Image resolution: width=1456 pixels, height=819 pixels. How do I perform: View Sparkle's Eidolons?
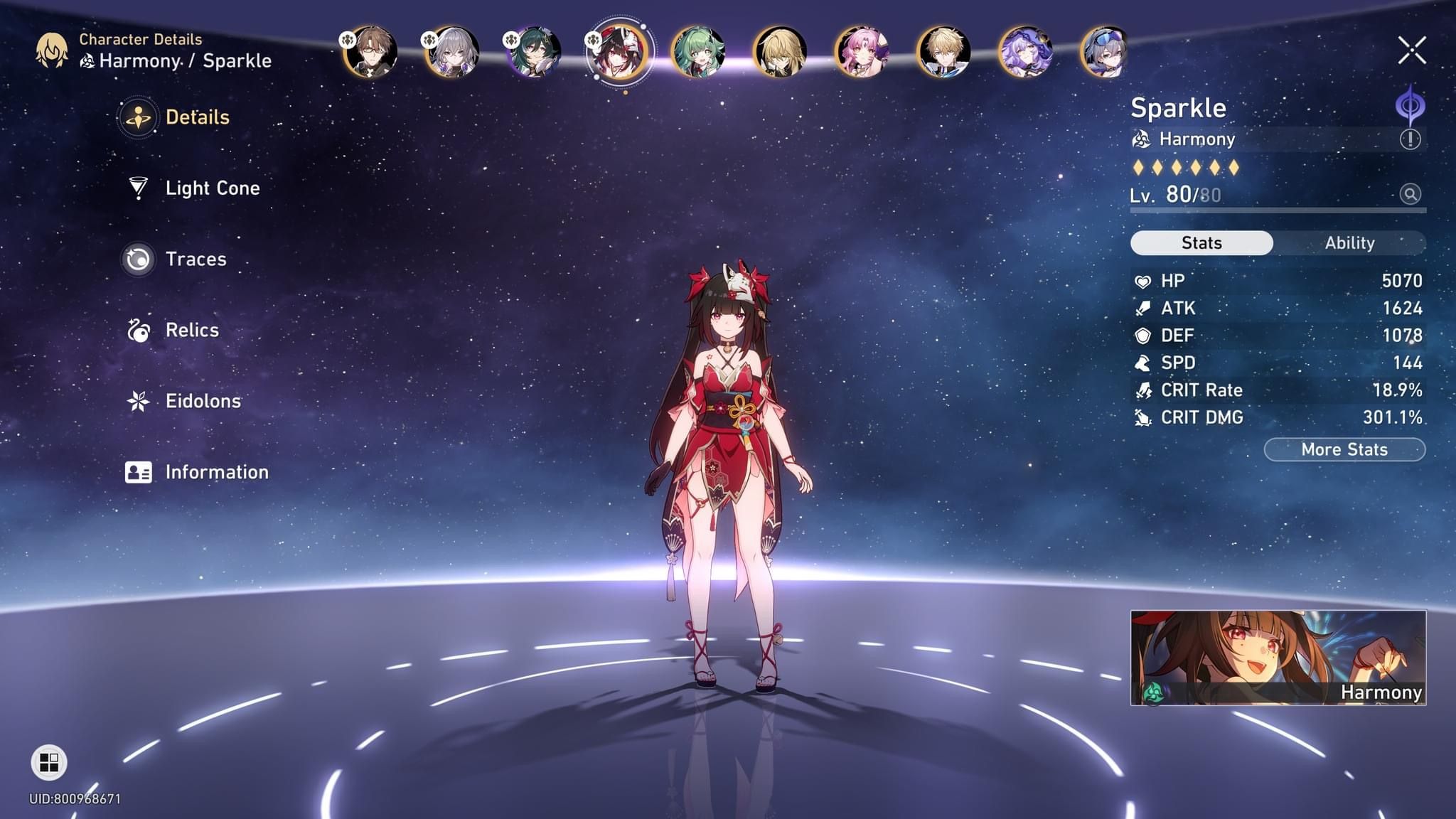(x=202, y=402)
